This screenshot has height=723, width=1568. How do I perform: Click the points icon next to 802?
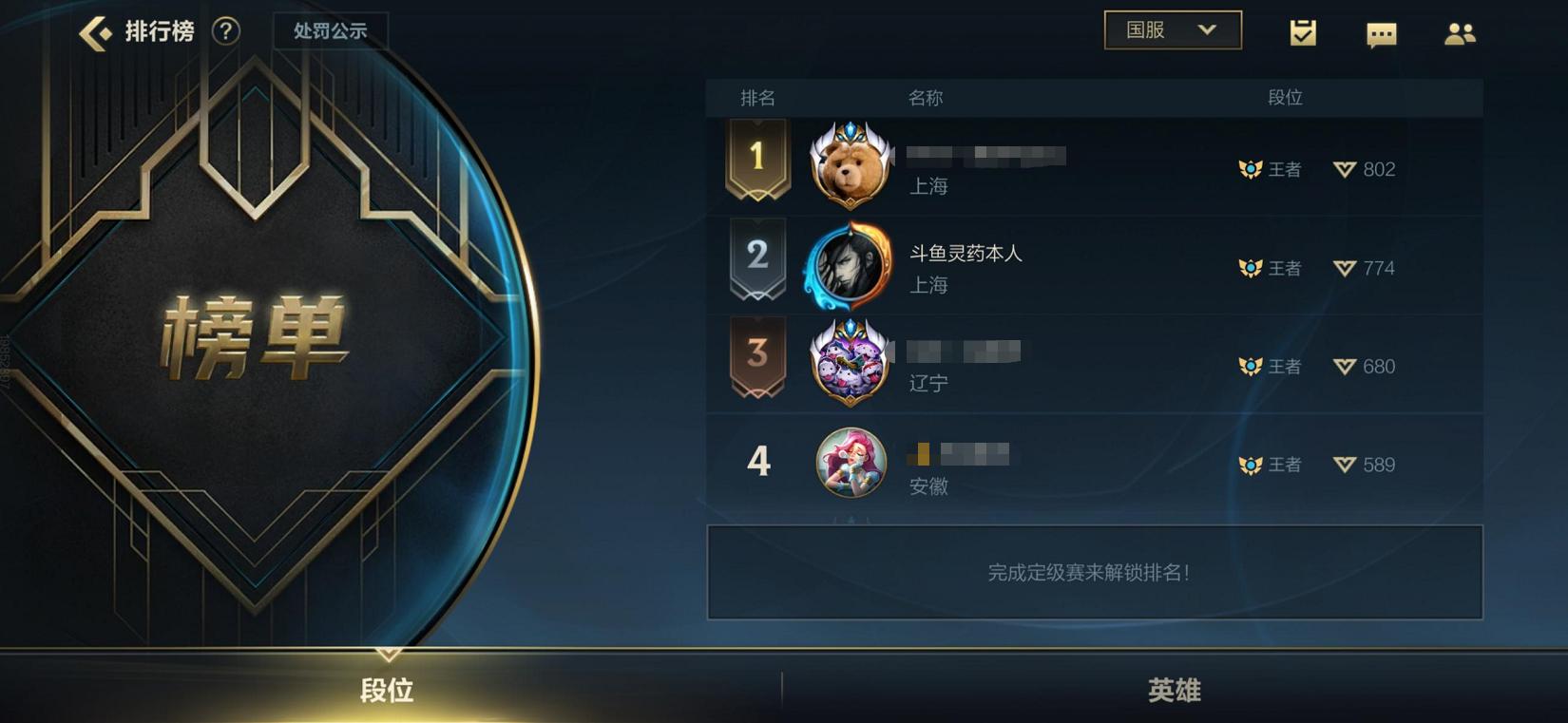click(1344, 169)
